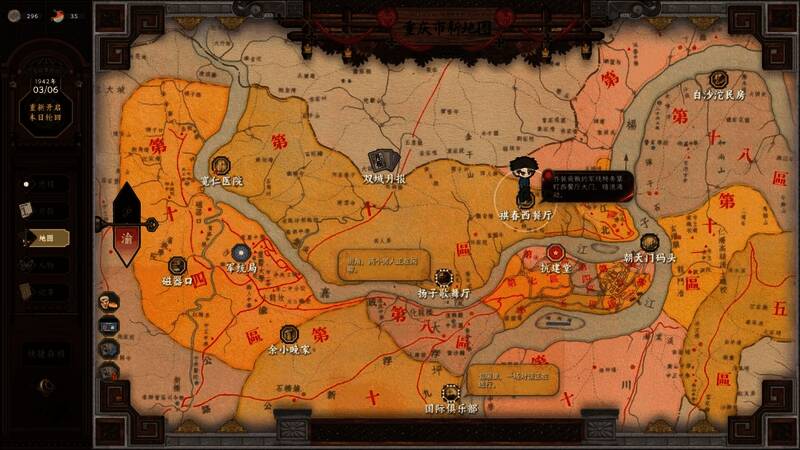Screen dimensions: 800x450
Task: Choose the 余小晚家 location marker
Action: pos(290,333)
